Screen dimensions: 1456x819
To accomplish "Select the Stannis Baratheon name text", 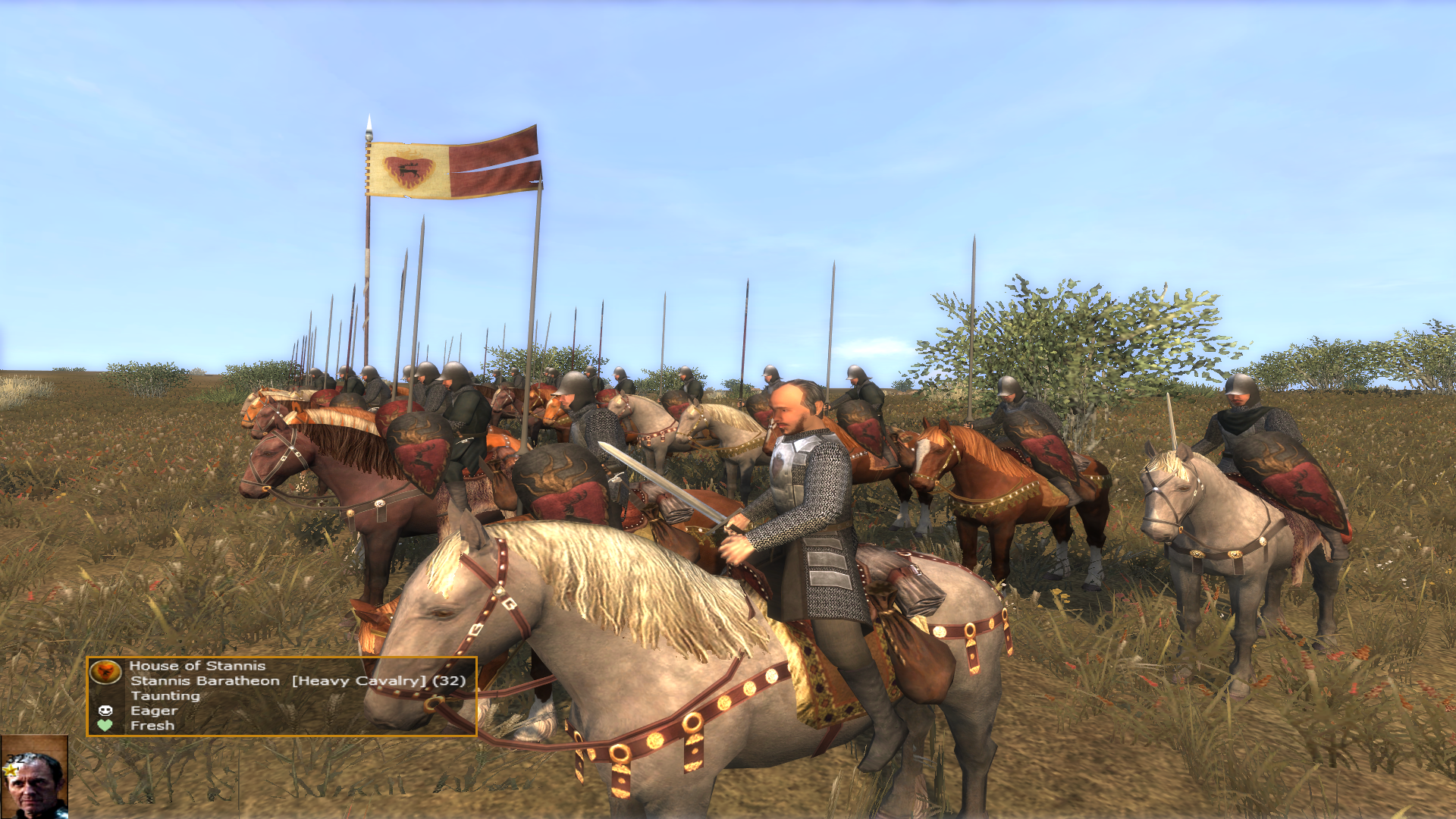I will 205,681.
